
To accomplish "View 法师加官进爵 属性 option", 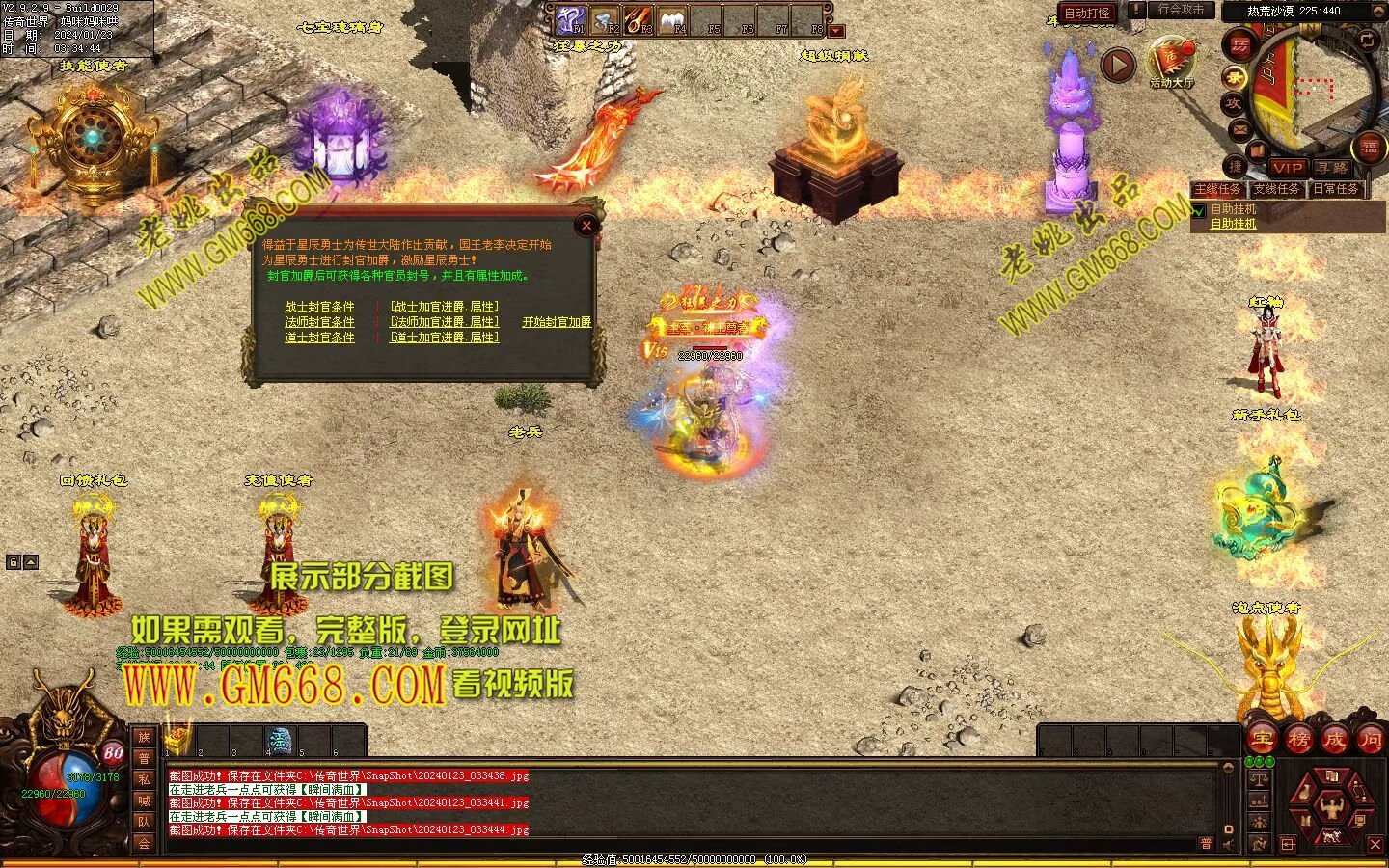I will coord(444,322).
